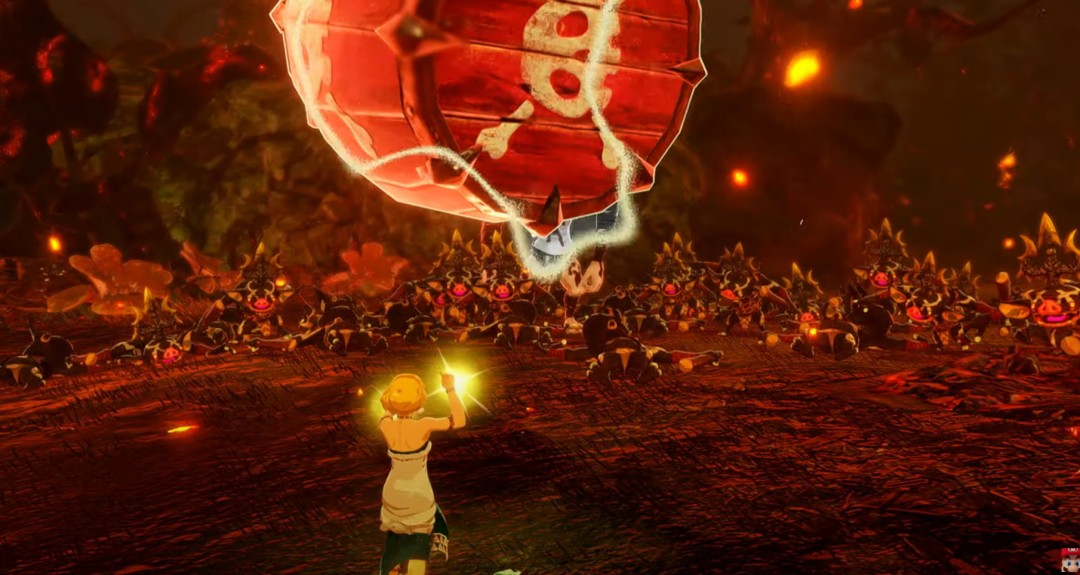1080x575 pixels.
Task: Click the Mario face channel watermark
Action: point(1069,559)
